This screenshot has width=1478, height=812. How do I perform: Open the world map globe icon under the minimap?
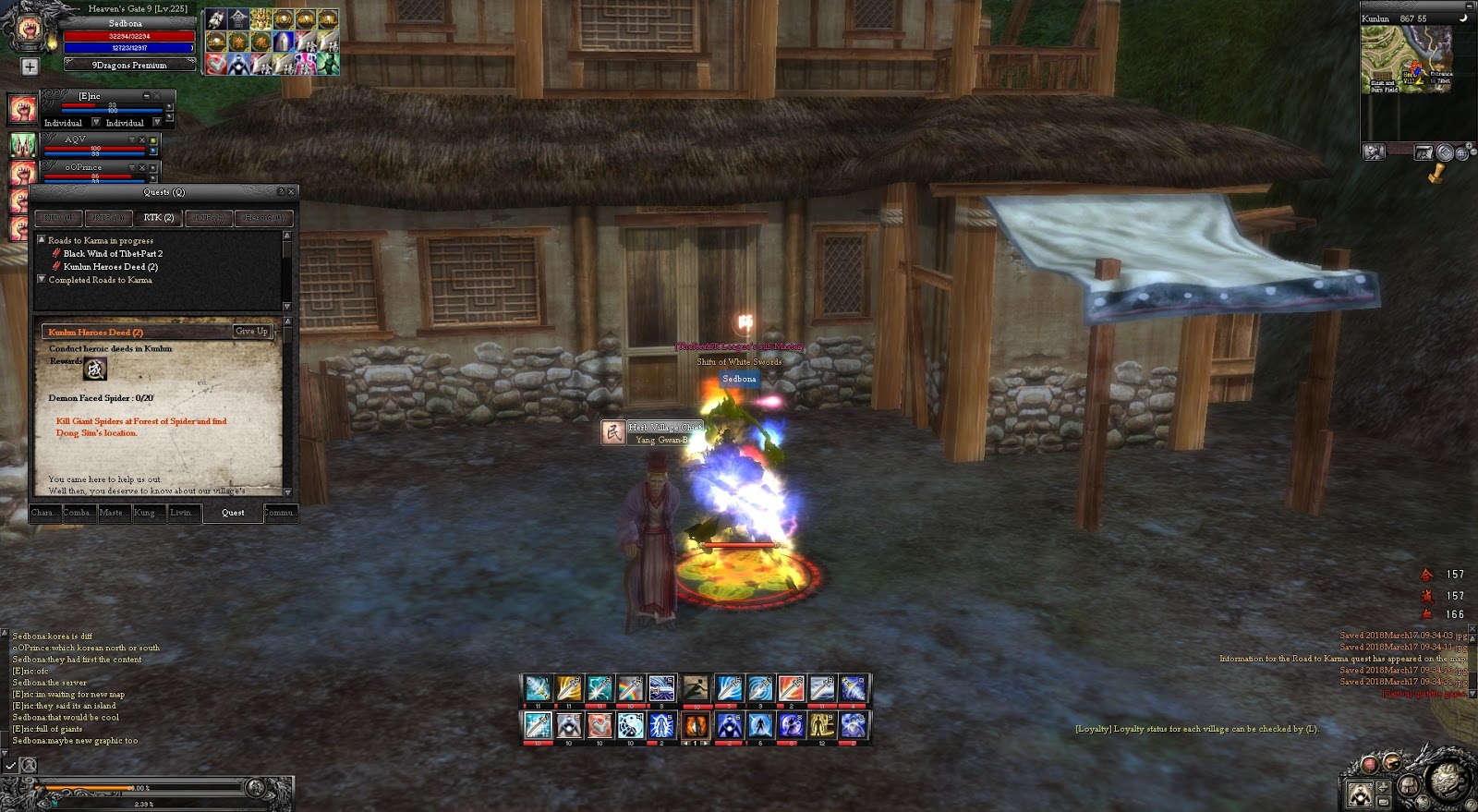tap(1462, 153)
